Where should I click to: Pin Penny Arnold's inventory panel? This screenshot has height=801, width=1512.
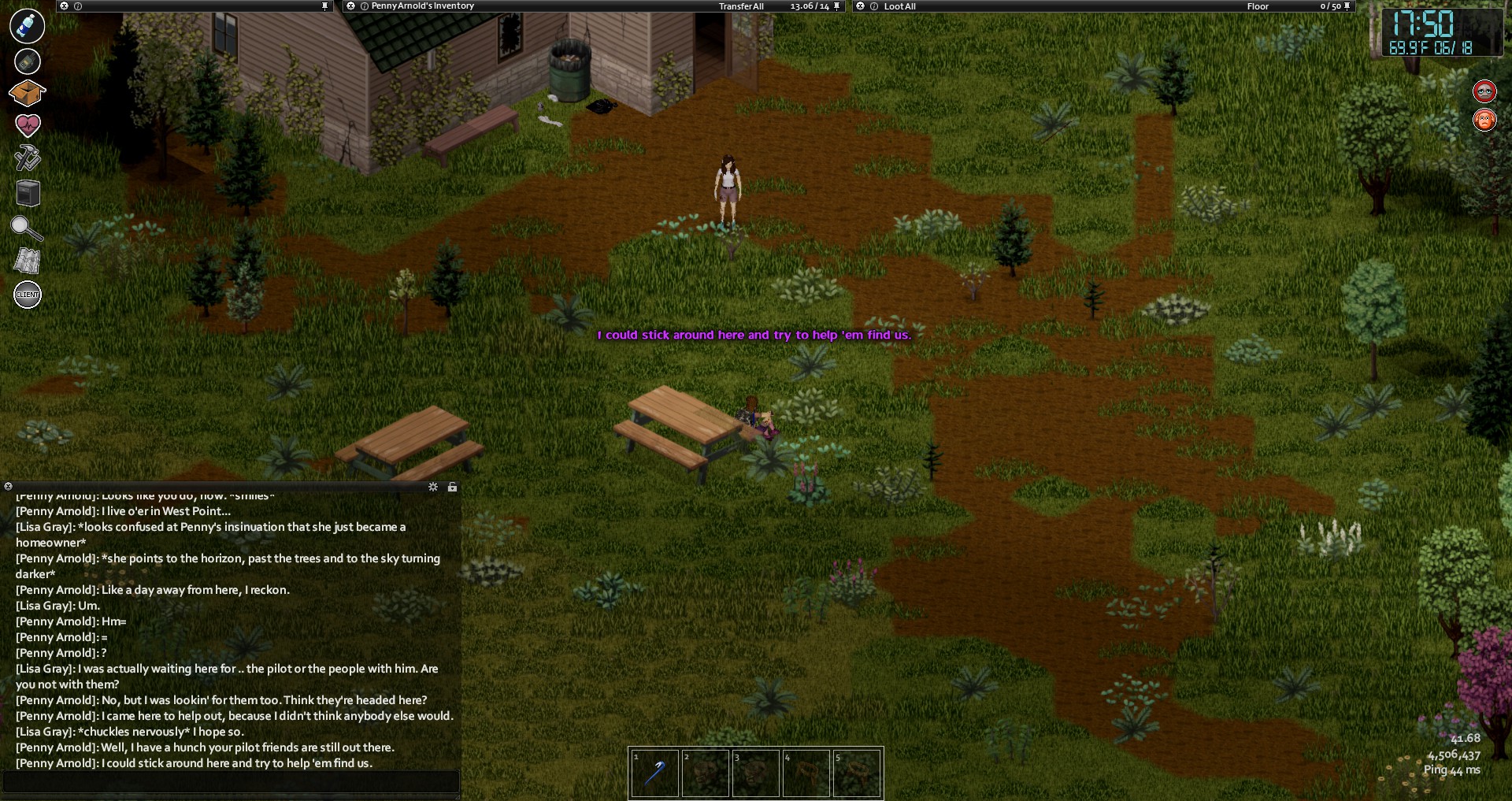click(836, 6)
